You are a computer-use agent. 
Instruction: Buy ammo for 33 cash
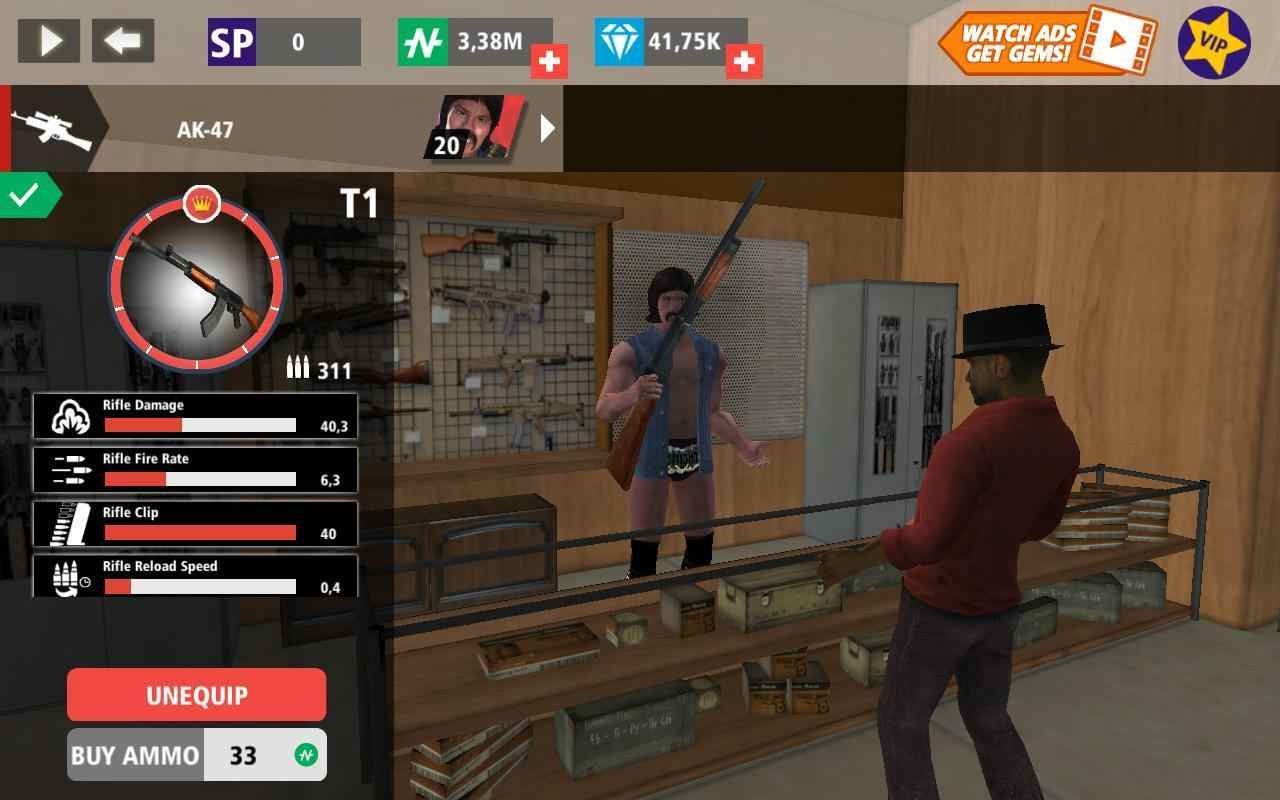[197, 755]
